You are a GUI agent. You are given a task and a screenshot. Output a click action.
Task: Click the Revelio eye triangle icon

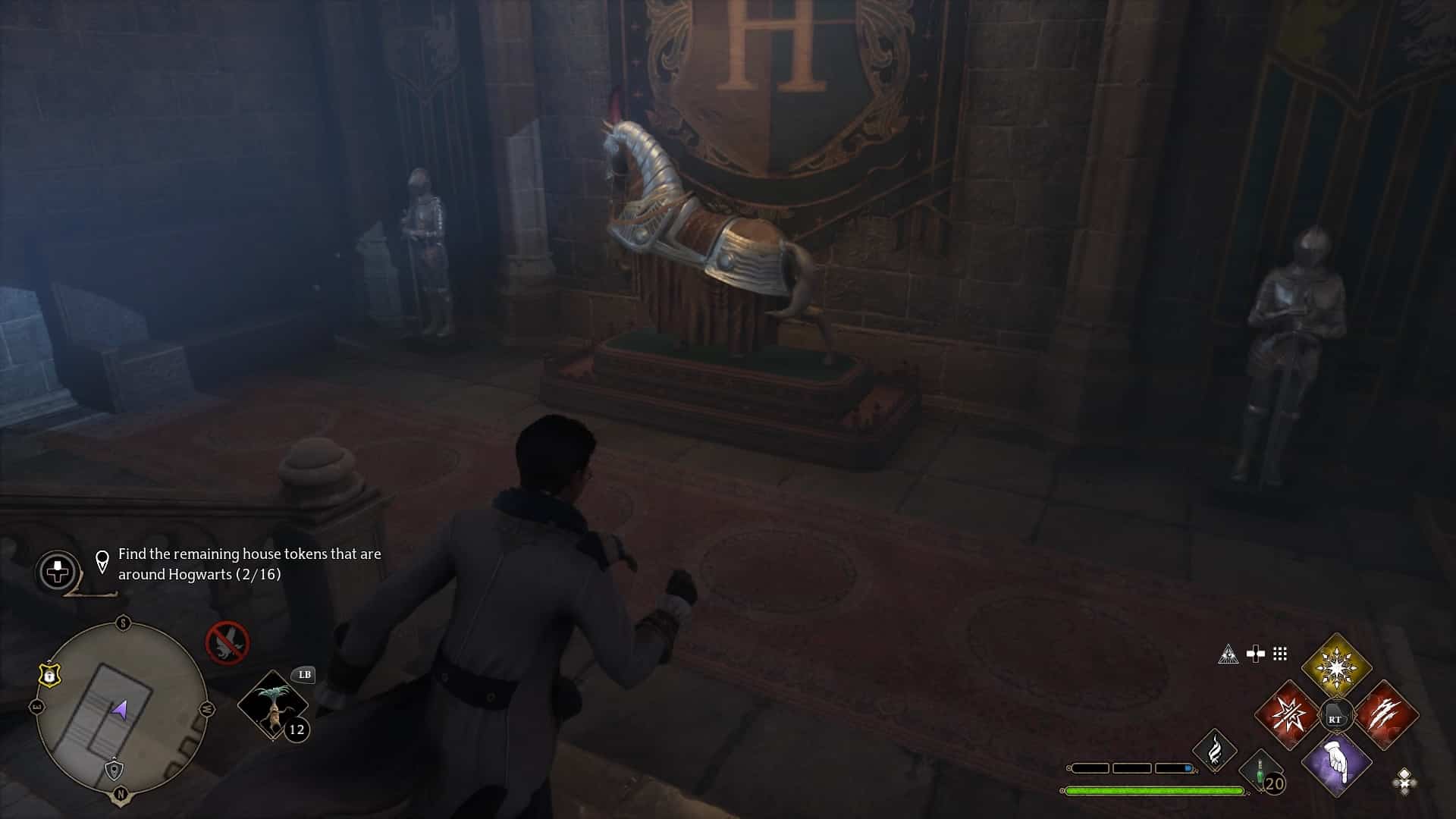pyautogui.click(x=1228, y=654)
